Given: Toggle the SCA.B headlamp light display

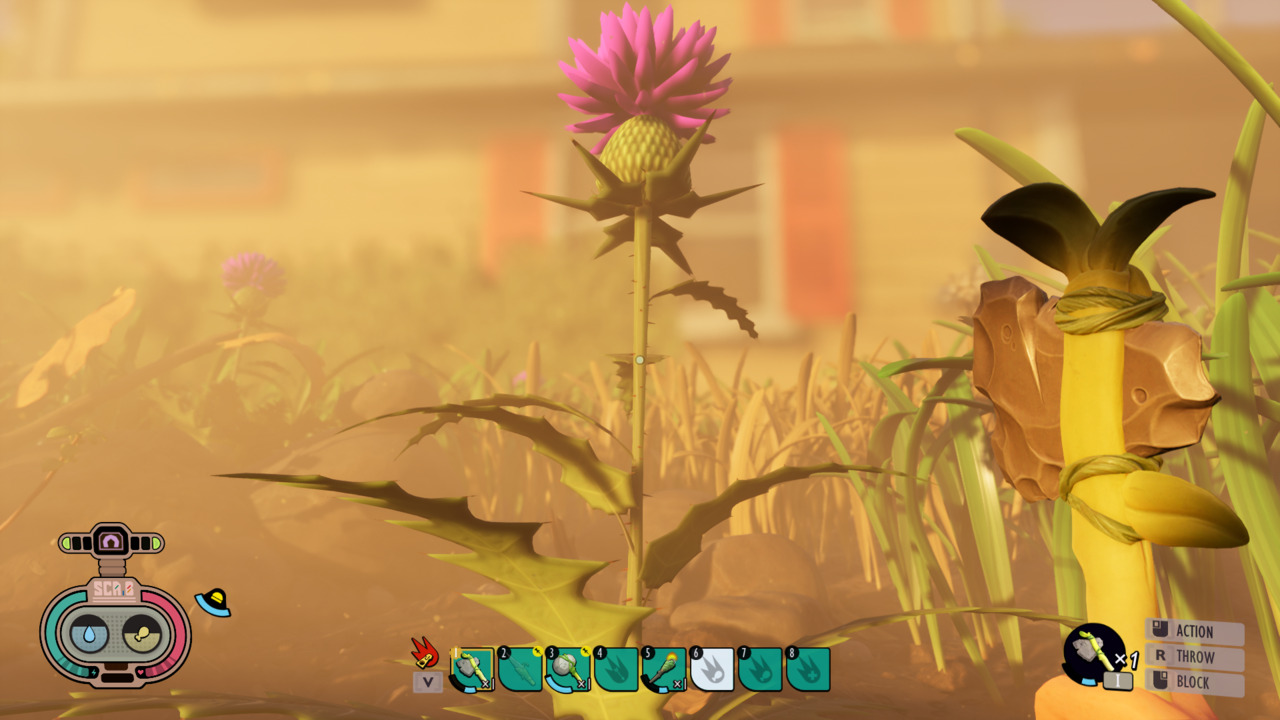Looking at the screenshot, I should click(110, 540).
